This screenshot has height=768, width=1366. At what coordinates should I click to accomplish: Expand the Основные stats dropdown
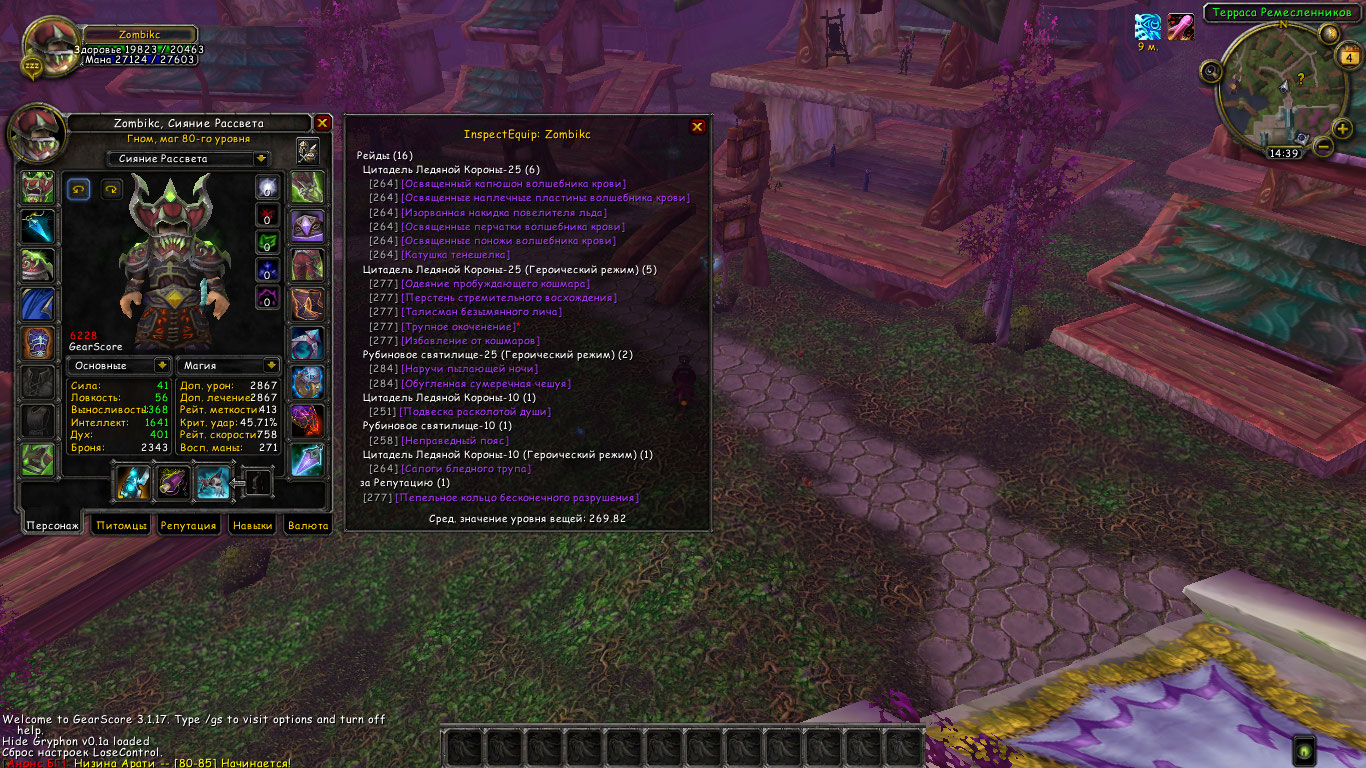[161, 366]
